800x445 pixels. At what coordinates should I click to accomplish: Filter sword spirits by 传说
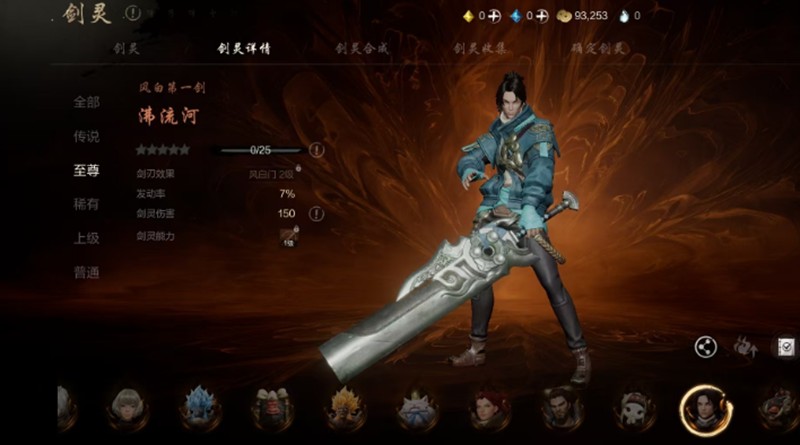point(86,136)
